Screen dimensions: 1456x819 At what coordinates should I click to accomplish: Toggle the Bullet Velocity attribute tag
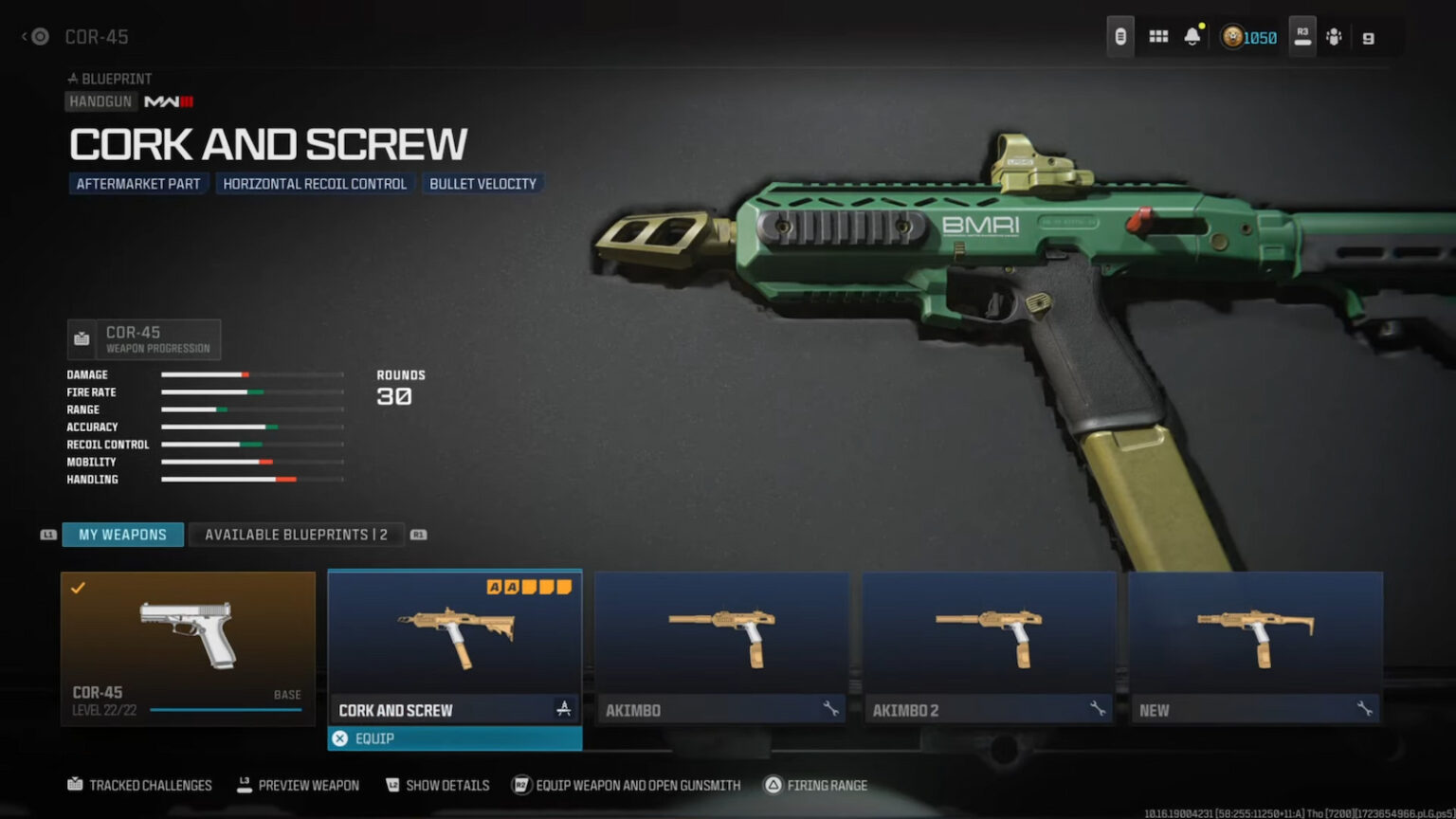click(483, 183)
